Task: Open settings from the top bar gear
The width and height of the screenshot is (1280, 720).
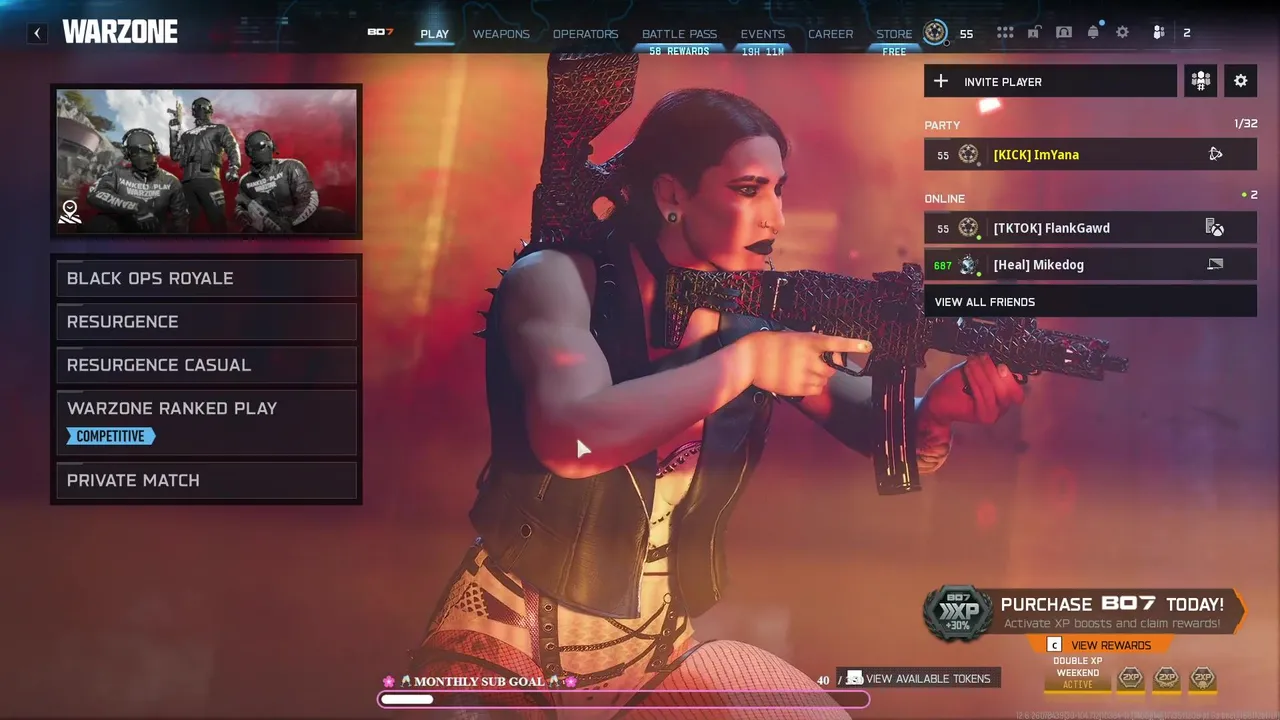Action: pos(1123,33)
